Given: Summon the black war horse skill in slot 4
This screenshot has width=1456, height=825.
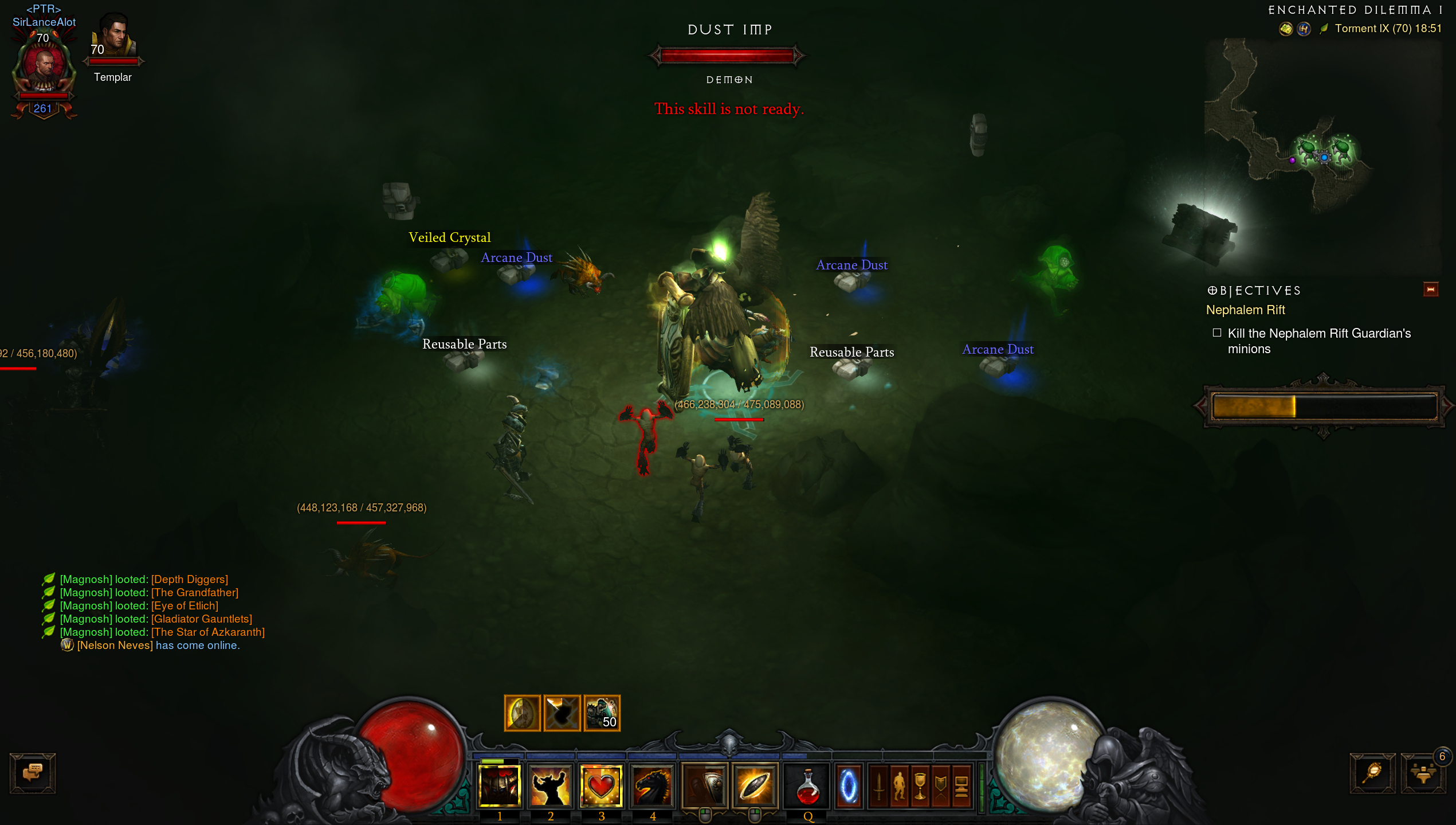Looking at the screenshot, I should pyautogui.click(x=652, y=785).
